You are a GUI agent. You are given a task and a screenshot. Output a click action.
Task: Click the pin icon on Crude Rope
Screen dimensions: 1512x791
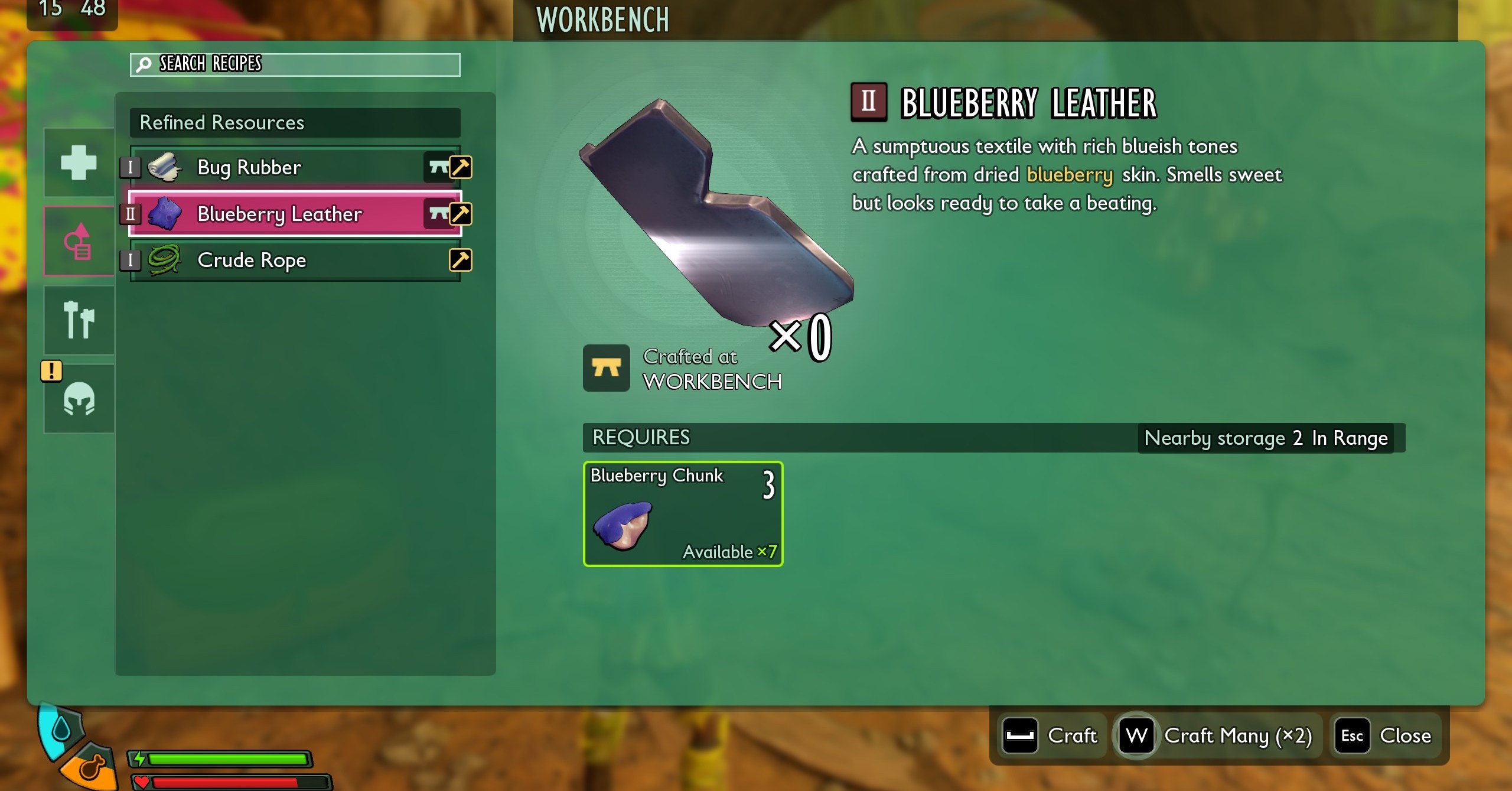[461, 260]
